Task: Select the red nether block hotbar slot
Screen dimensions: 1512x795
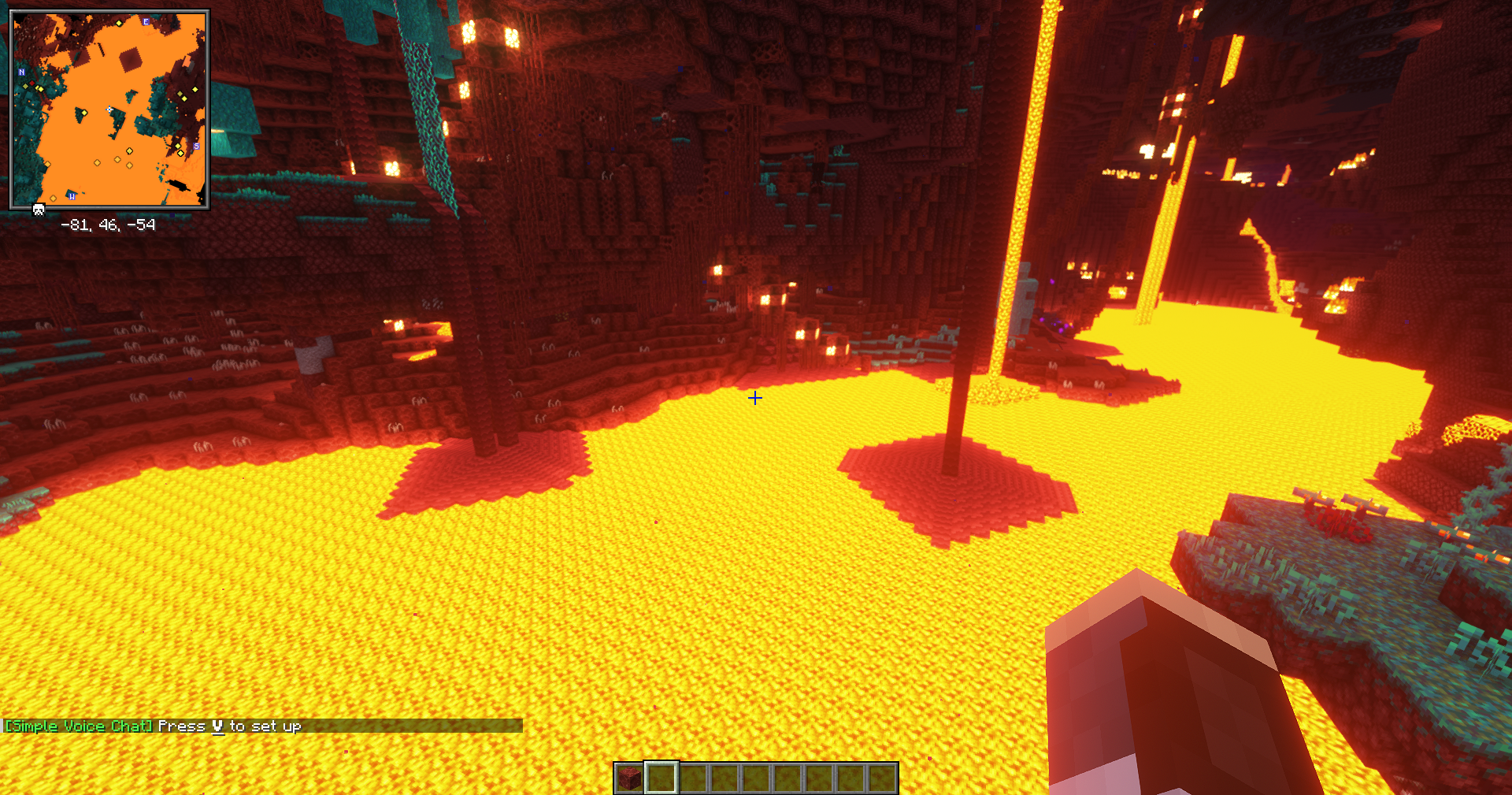Action: point(629,778)
